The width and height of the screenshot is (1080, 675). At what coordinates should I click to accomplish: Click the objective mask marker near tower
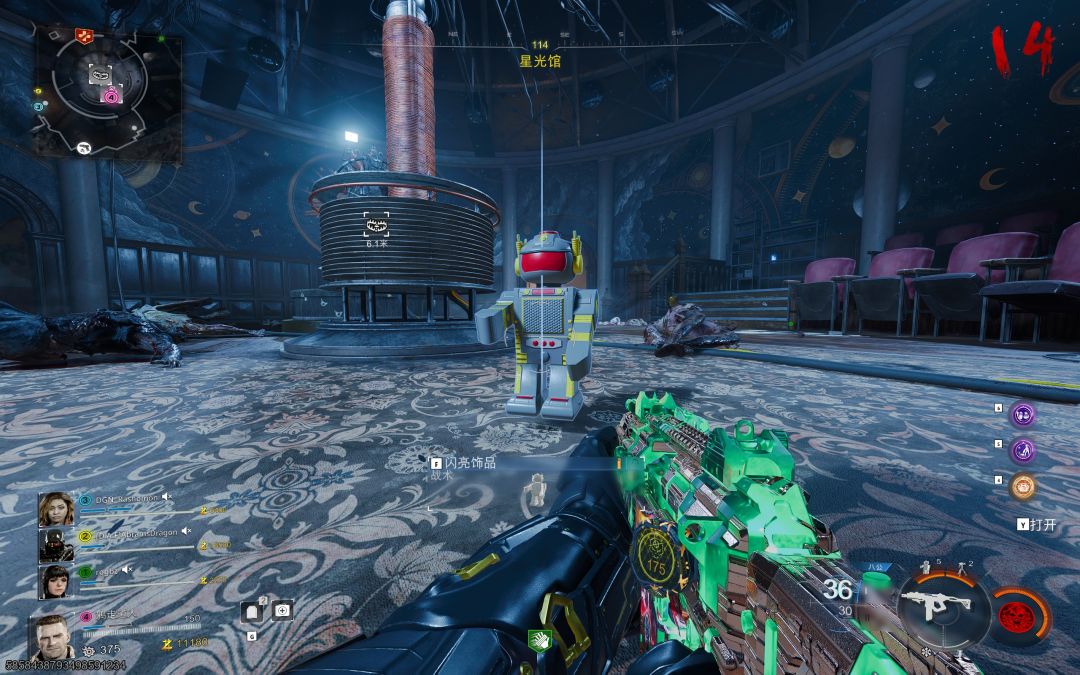tap(376, 225)
